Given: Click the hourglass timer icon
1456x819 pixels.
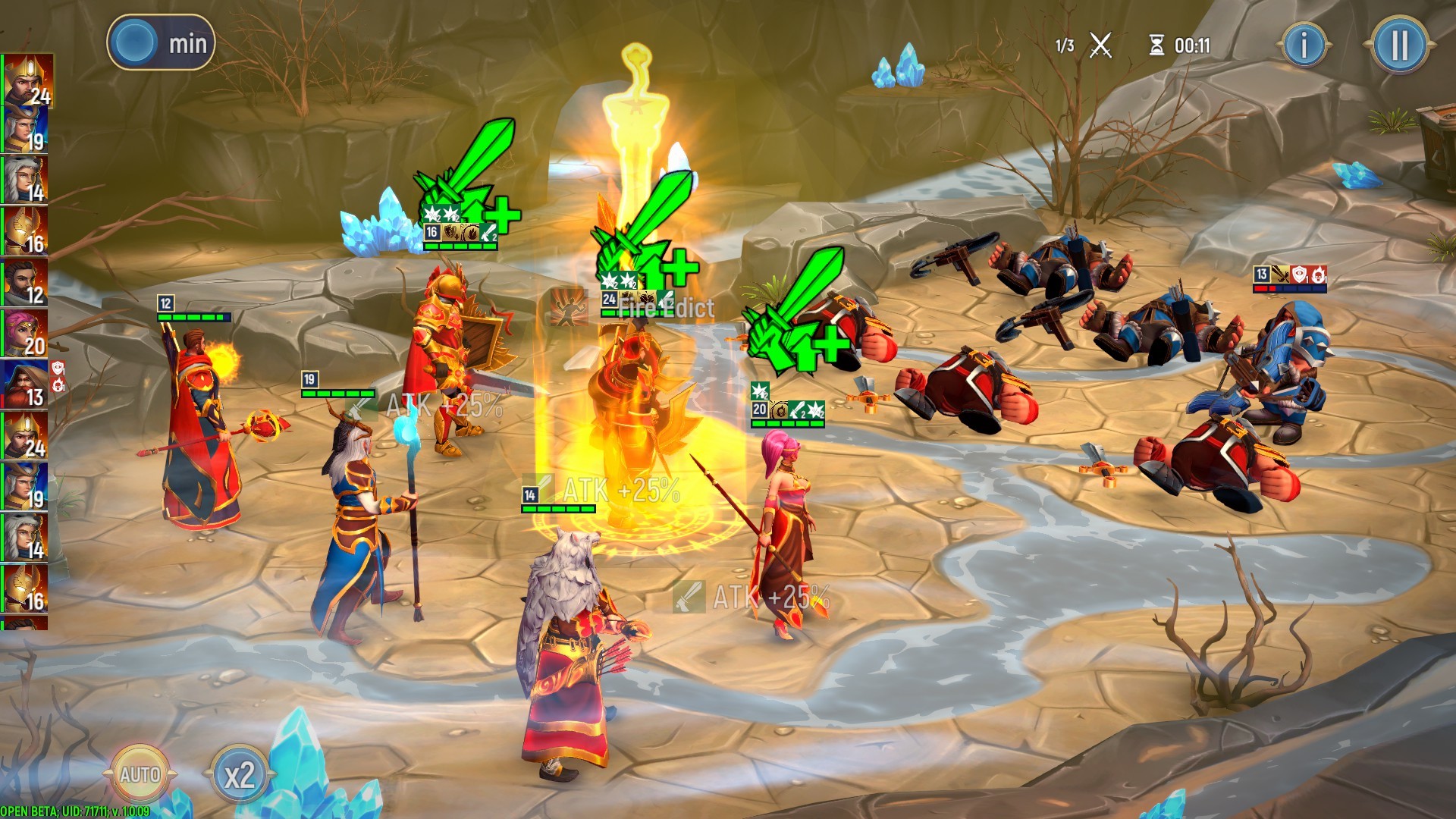Looking at the screenshot, I should (1156, 45).
